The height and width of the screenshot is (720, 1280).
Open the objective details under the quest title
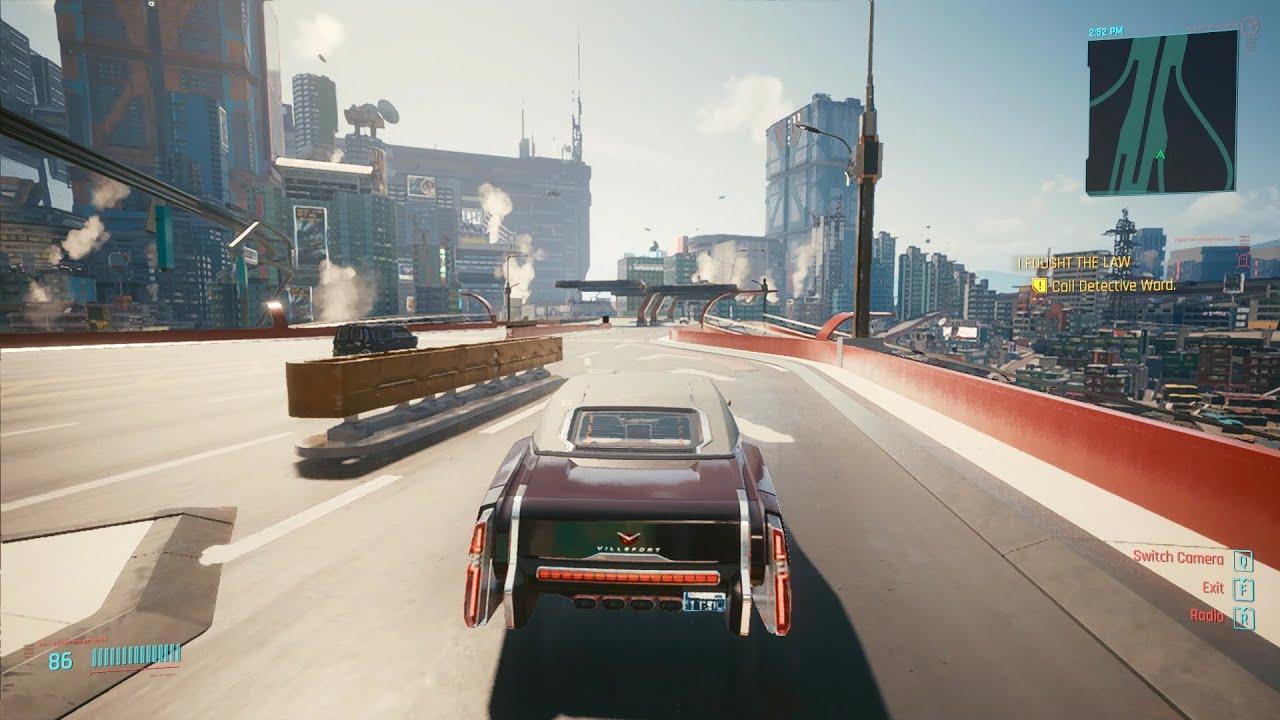pyautogui.click(x=1114, y=285)
